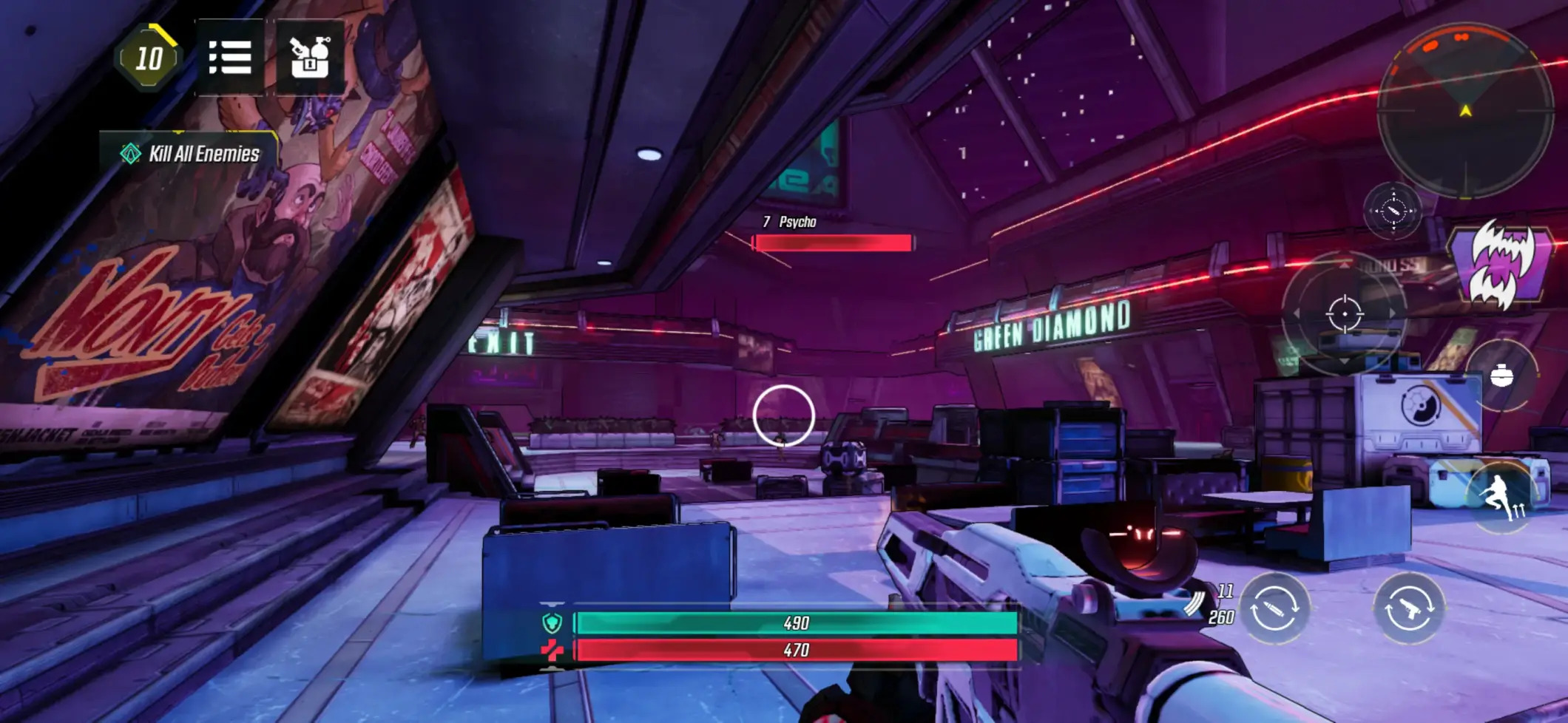Viewport: 1568px width, 723px height.
Task: Open the circular radar minimap
Action: [1464, 111]
